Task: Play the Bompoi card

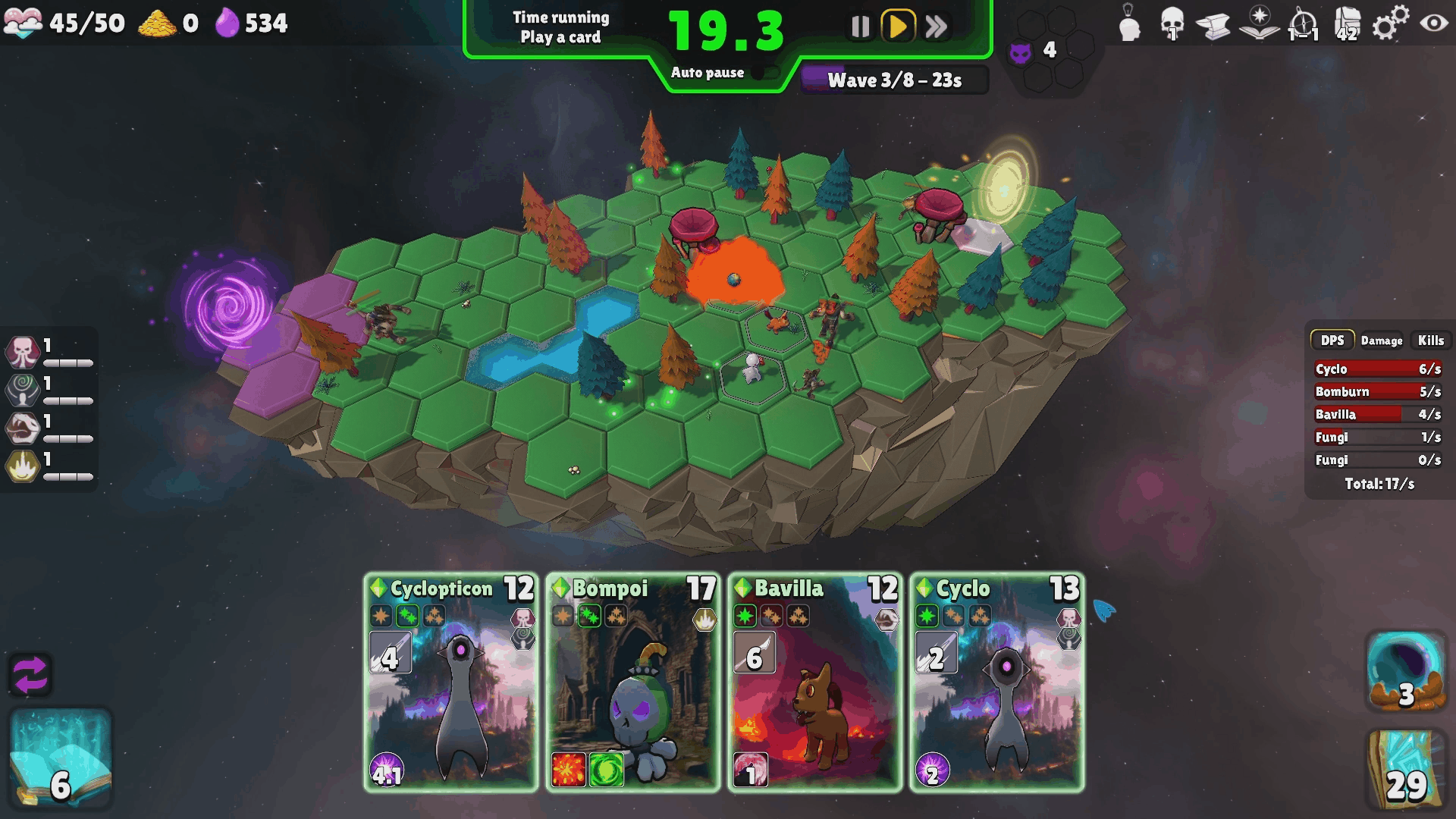Action: 633,682
